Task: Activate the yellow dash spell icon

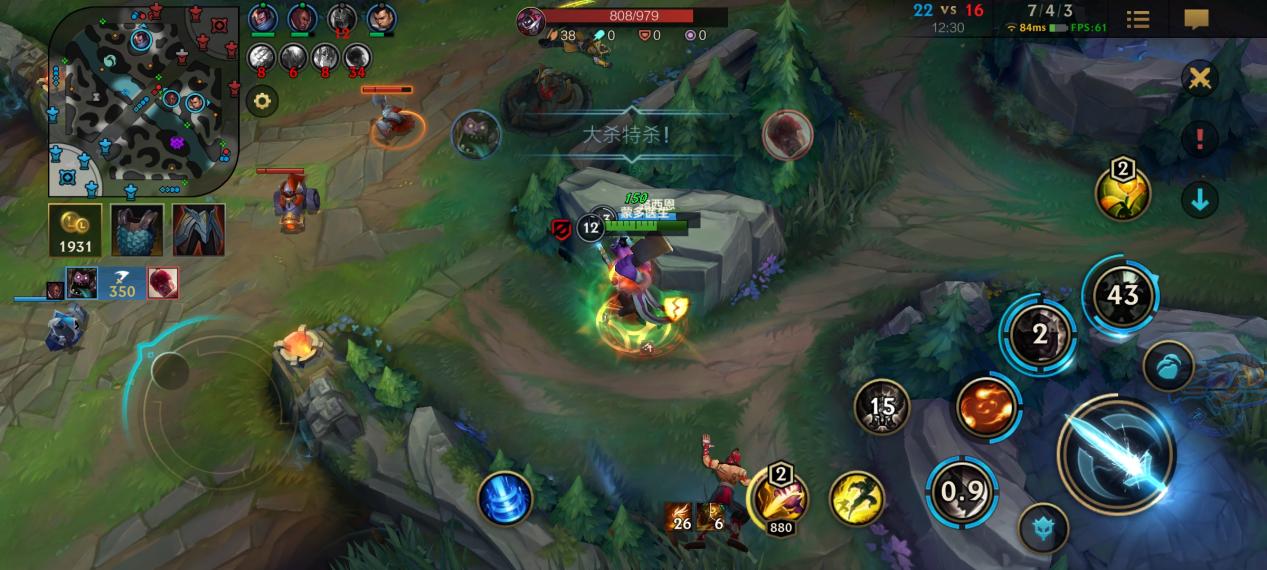Action: (857, 498)
